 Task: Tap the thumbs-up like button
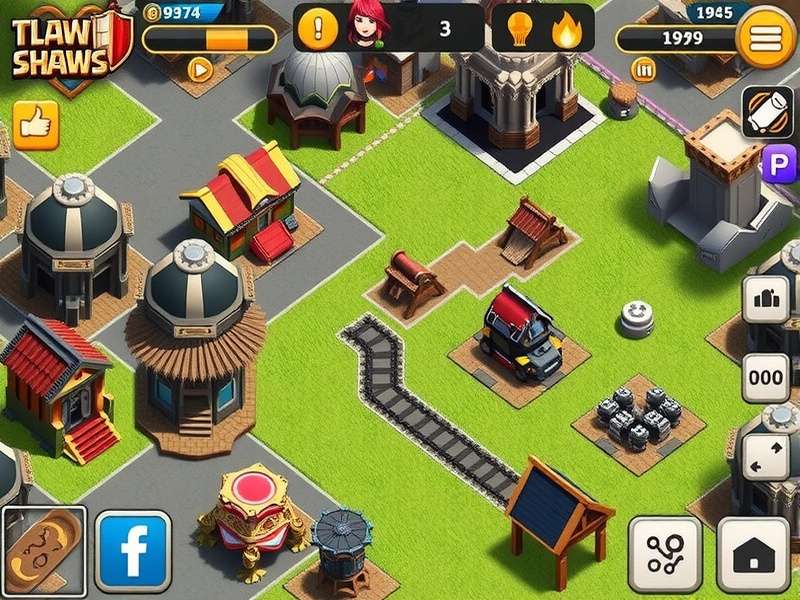[35, 125]
